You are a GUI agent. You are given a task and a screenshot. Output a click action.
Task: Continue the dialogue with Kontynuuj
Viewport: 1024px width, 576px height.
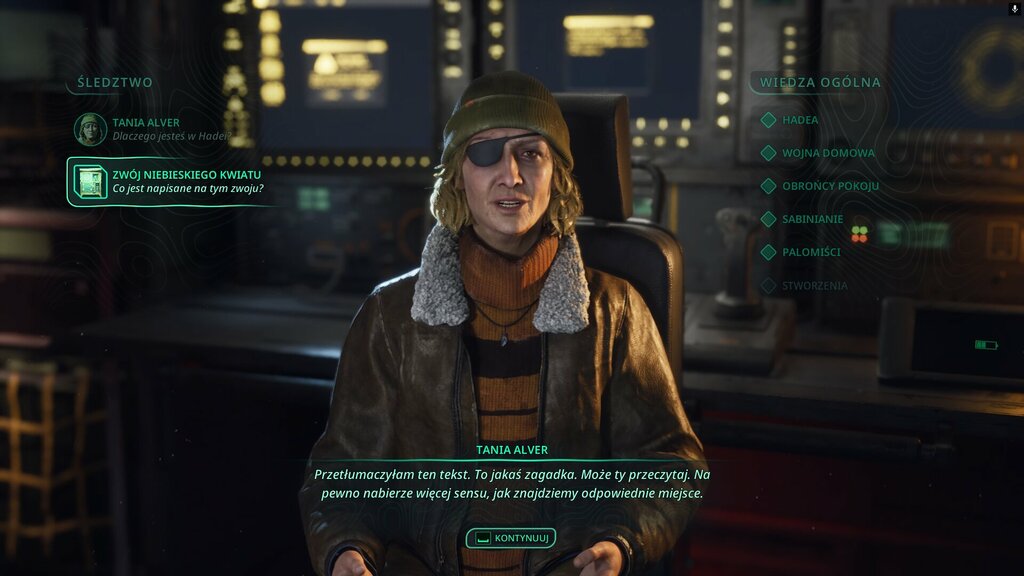click(x=511, y=538)
